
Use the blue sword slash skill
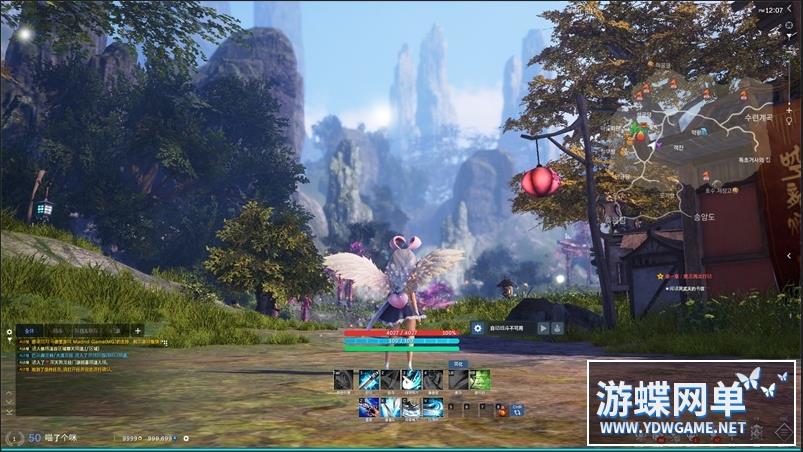367,380
